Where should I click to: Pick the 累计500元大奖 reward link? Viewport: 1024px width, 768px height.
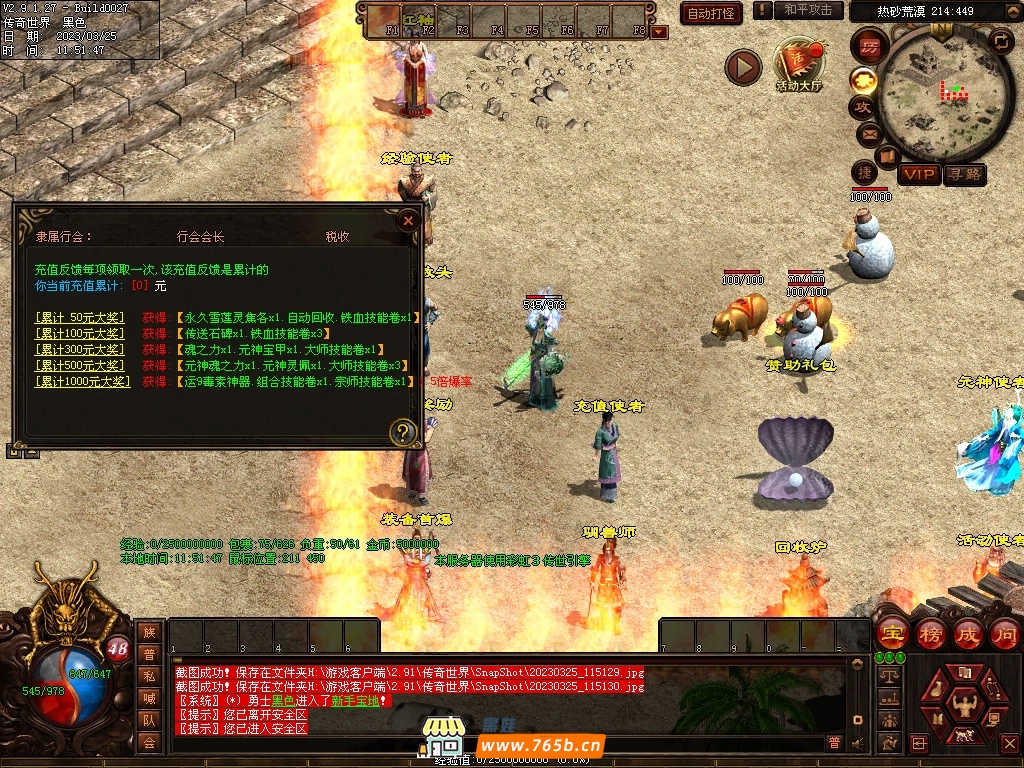point(80,366)
